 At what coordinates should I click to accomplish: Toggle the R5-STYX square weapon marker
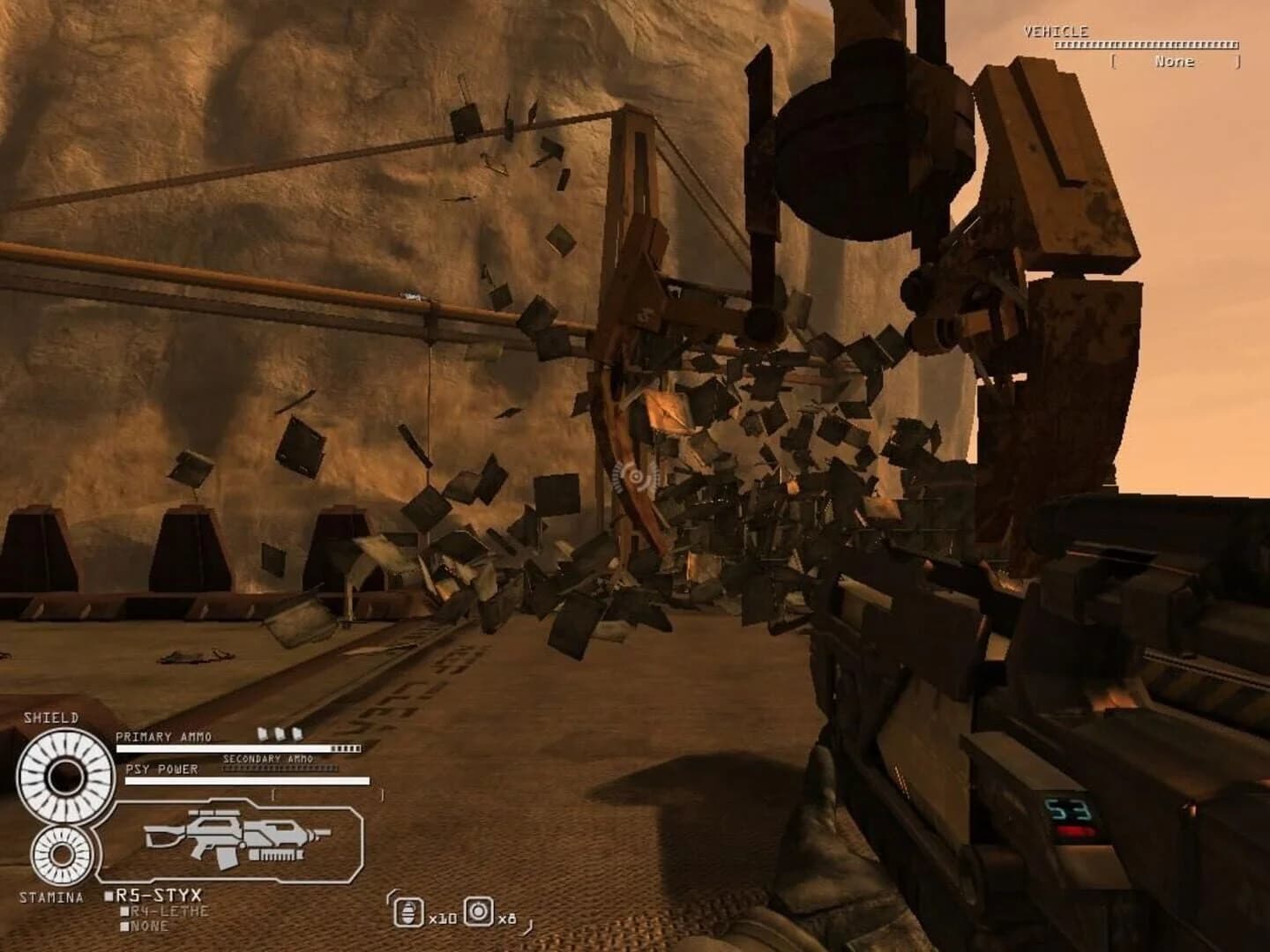click(x=108, y=895)
